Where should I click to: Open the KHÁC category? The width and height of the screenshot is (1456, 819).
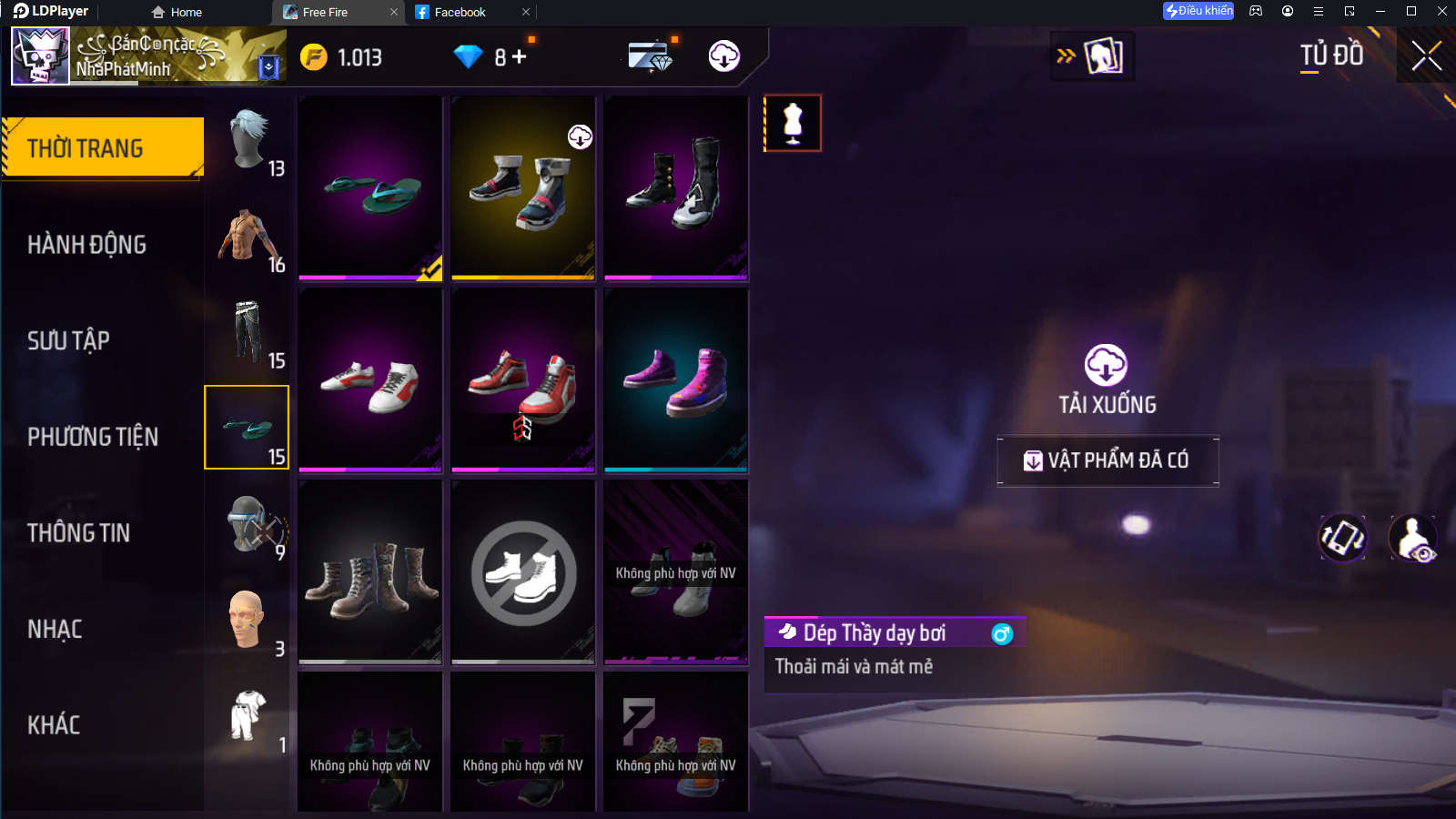(x=55, y=725)
